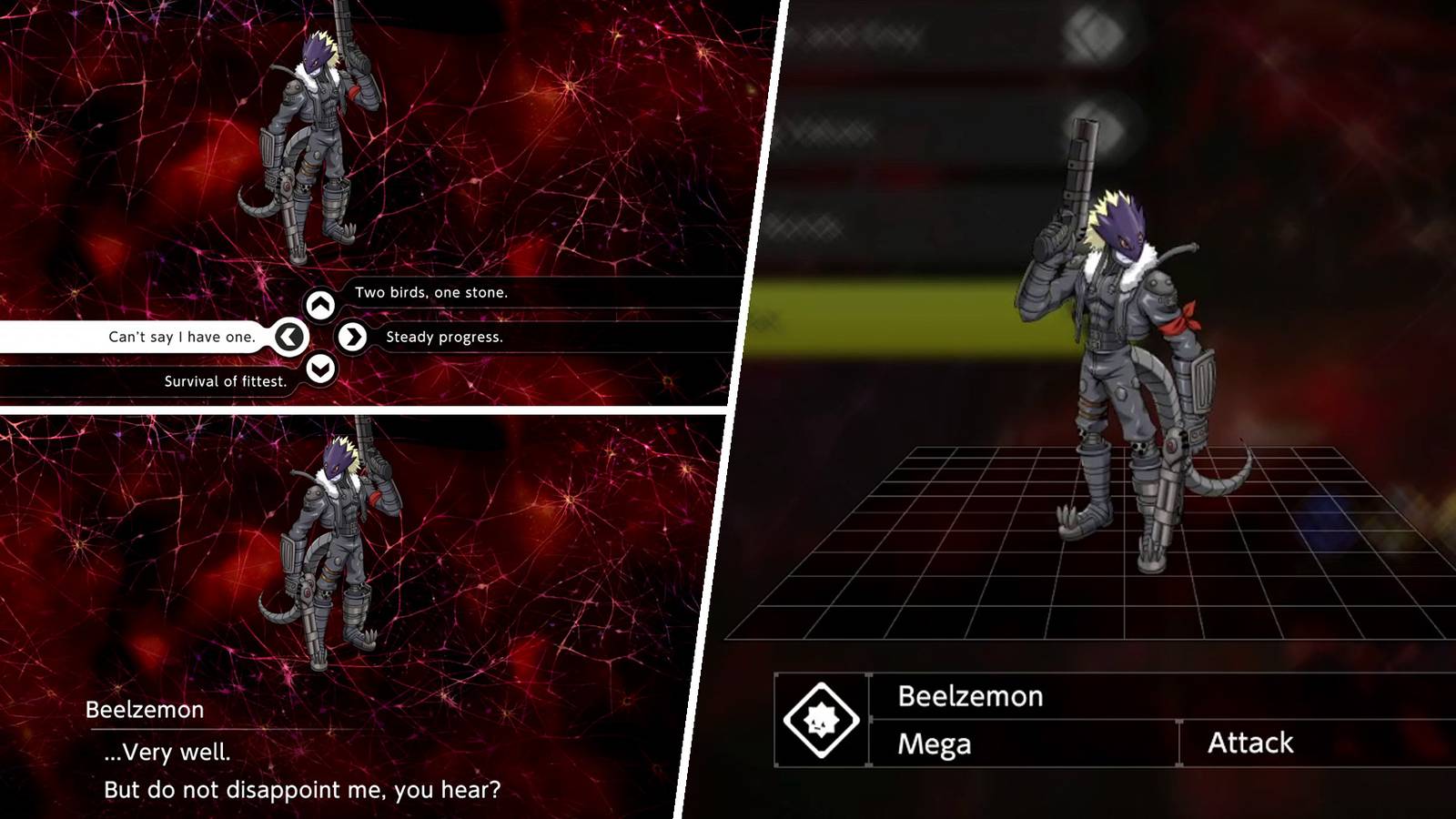Click the left arrow beside "Can't say I have one."
This screenshot has height=819, width=1456.
pos(289,336)
